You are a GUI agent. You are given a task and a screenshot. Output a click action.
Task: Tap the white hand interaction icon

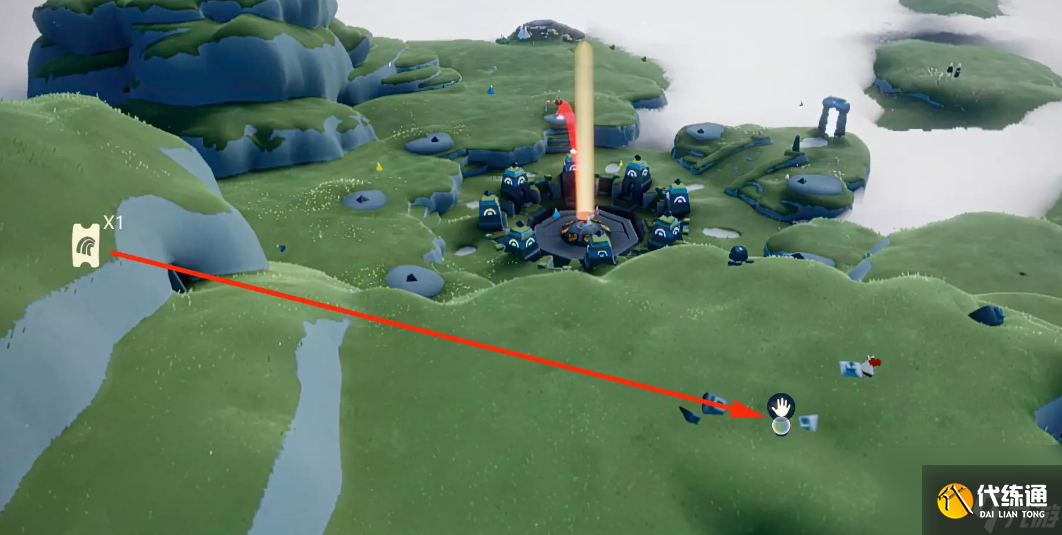781,406
